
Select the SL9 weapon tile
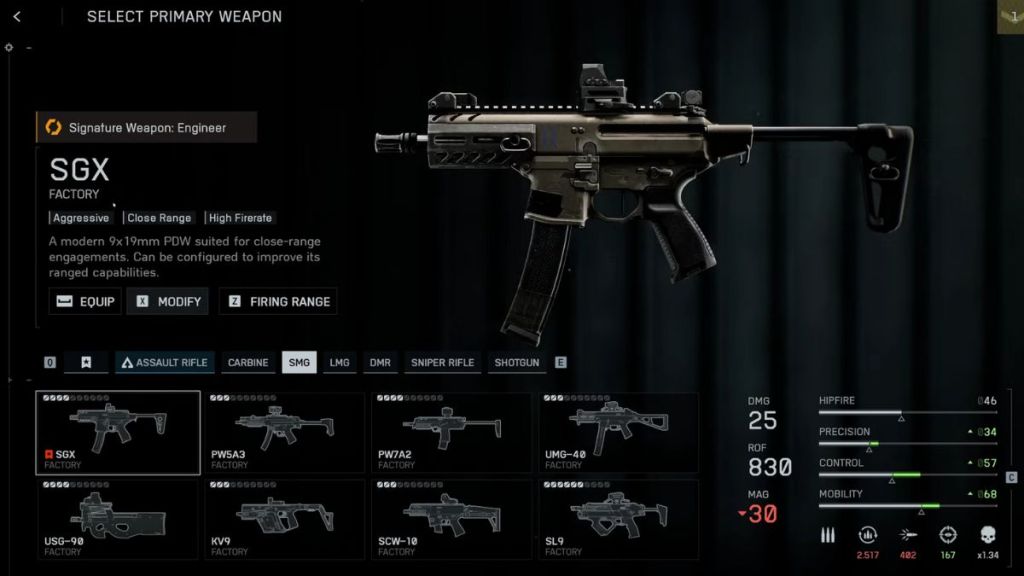click(619, 519)
